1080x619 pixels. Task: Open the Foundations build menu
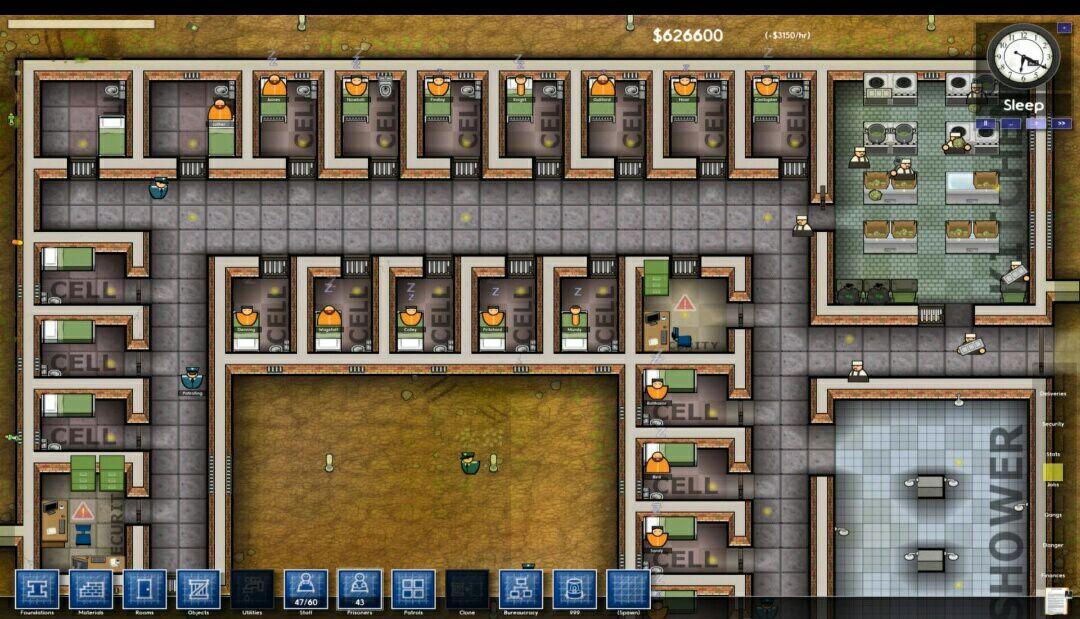coord(37,590)
